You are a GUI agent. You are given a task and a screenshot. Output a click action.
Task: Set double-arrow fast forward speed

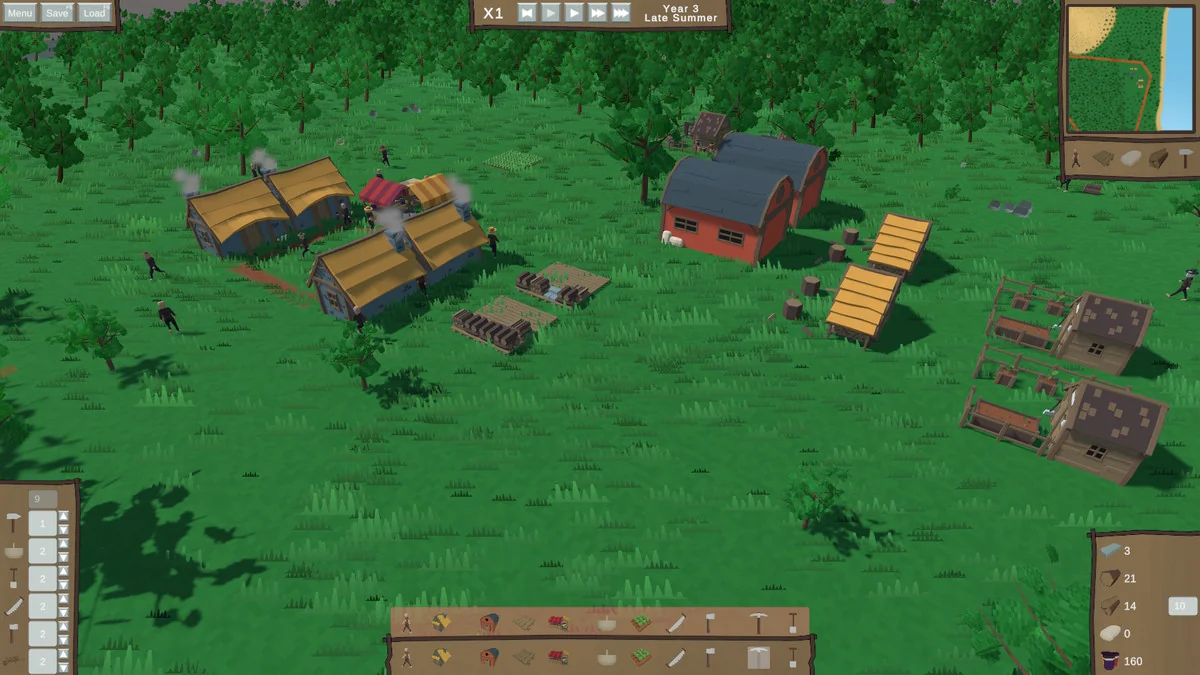click(597, 13)
